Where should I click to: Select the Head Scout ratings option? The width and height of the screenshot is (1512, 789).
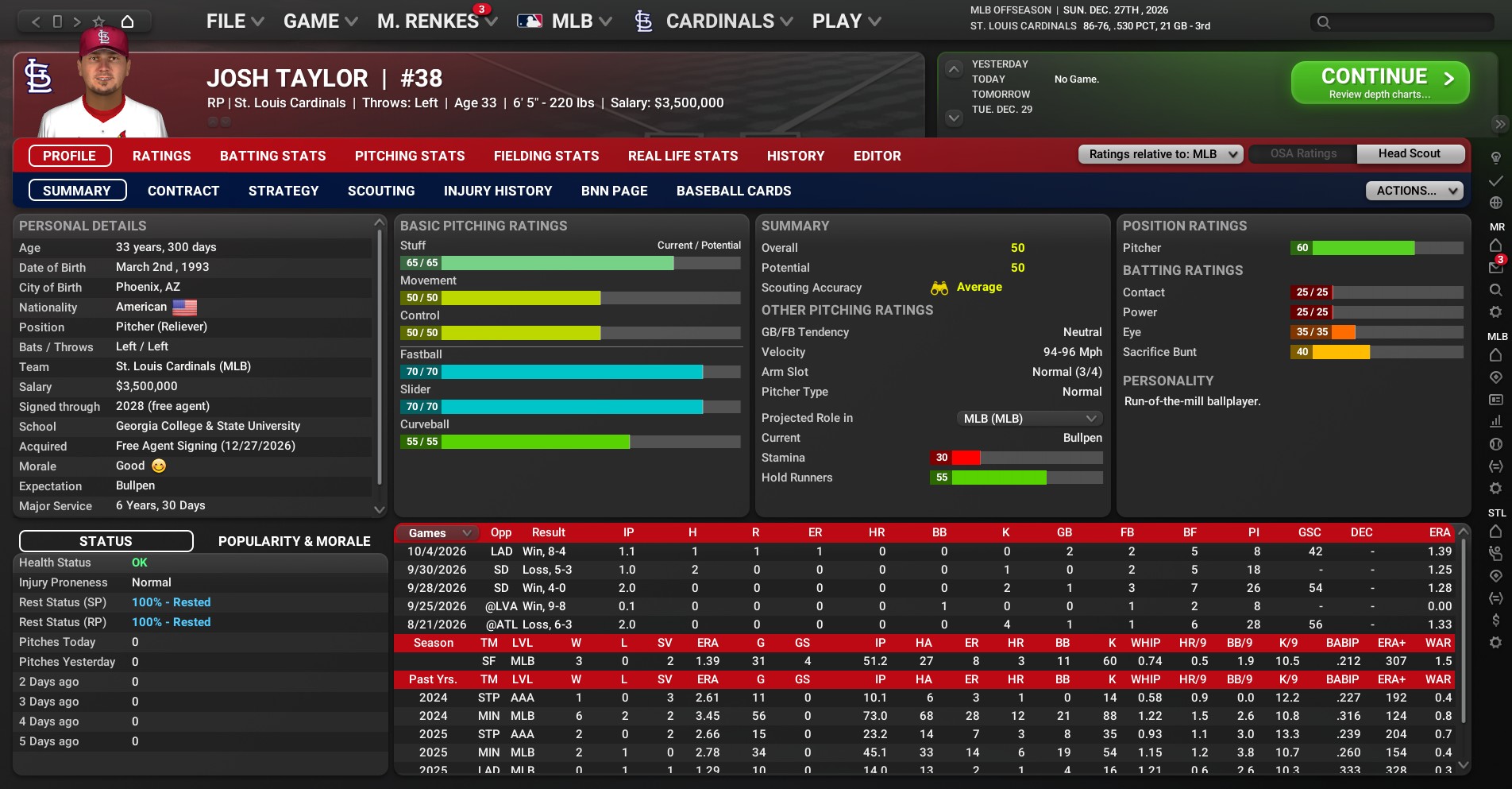pos(1409,154)
